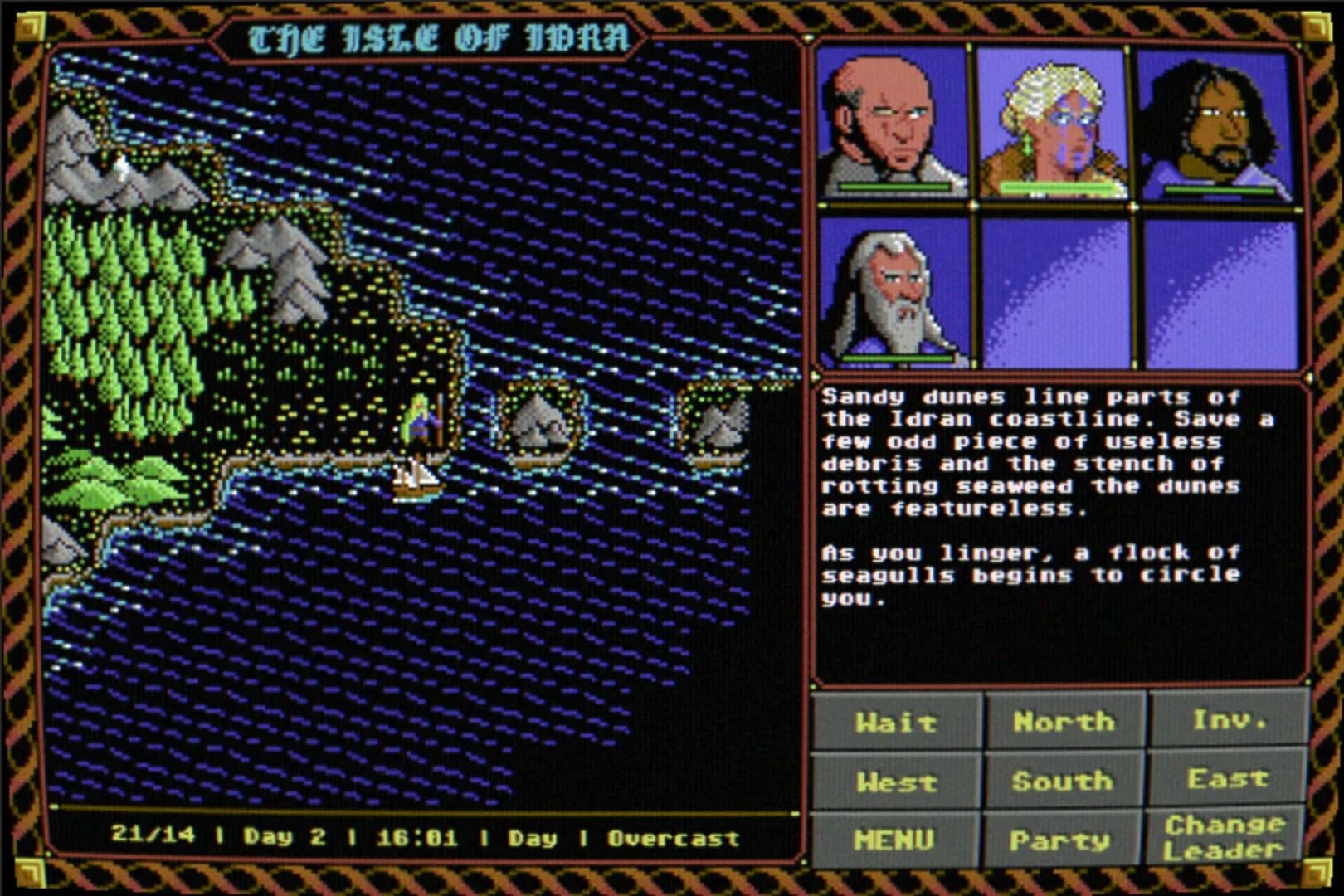Open the Party management screen

click(x=1060, y=840)
